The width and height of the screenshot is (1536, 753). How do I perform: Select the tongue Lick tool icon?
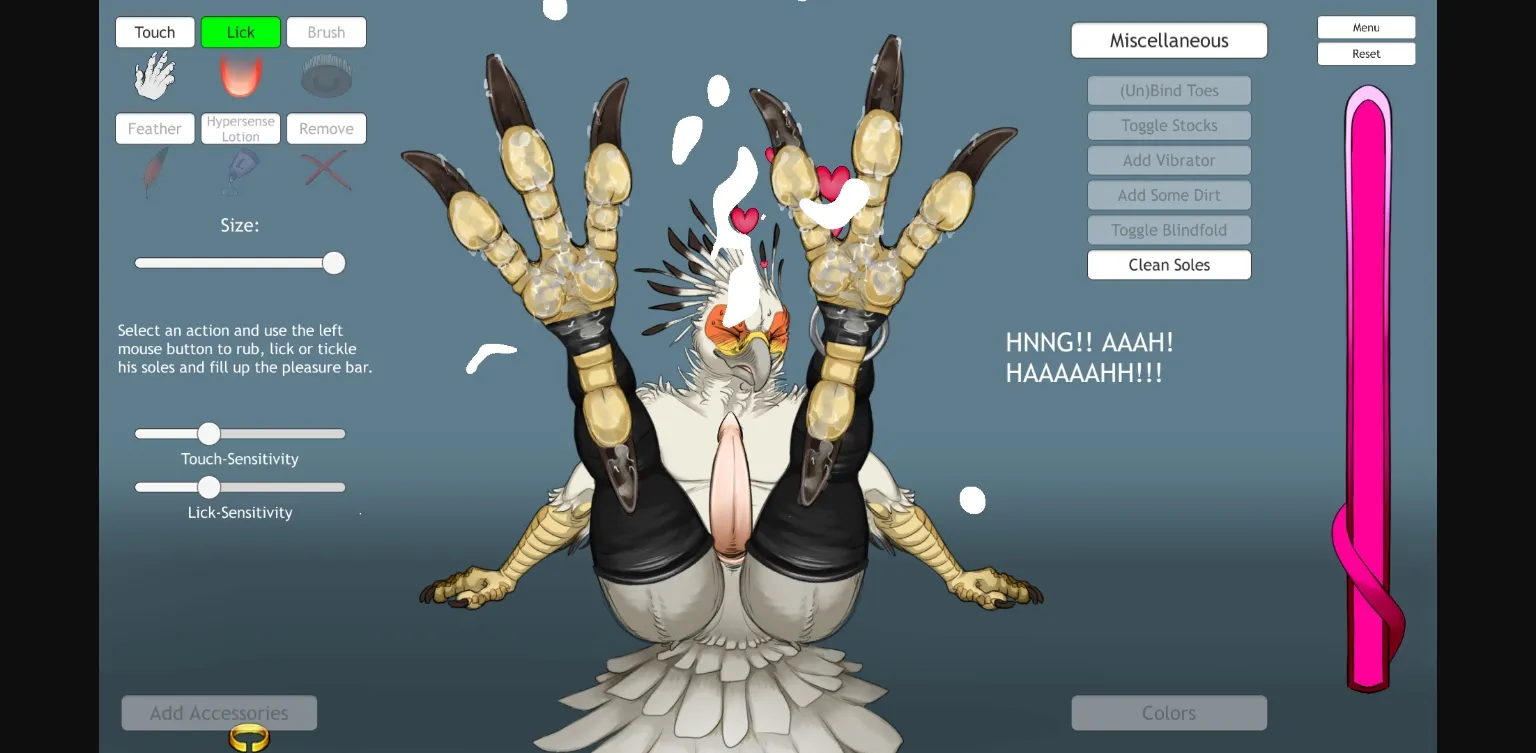point(240,73)
